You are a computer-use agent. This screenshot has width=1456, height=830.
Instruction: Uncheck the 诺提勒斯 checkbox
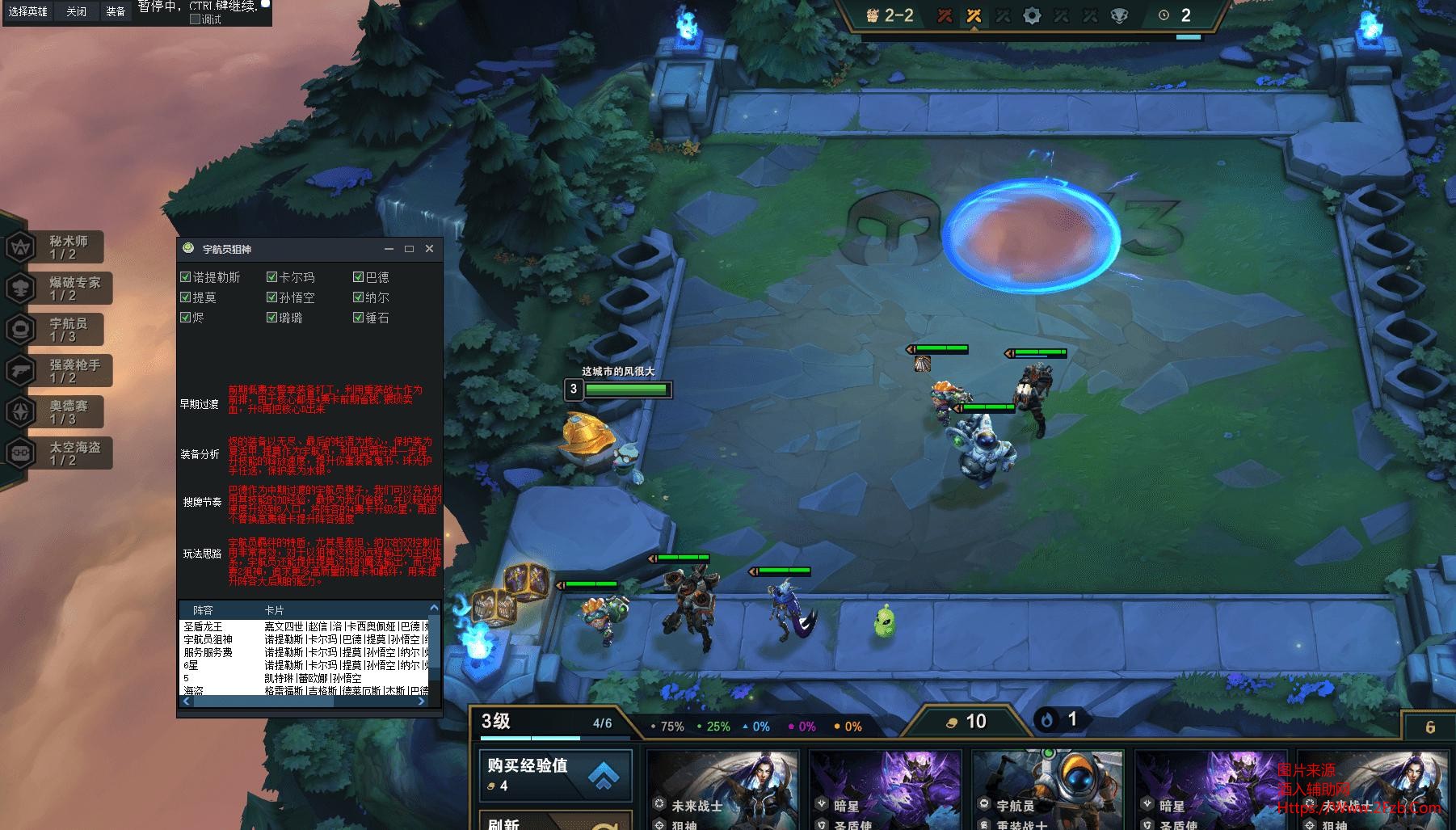point(186,277)
